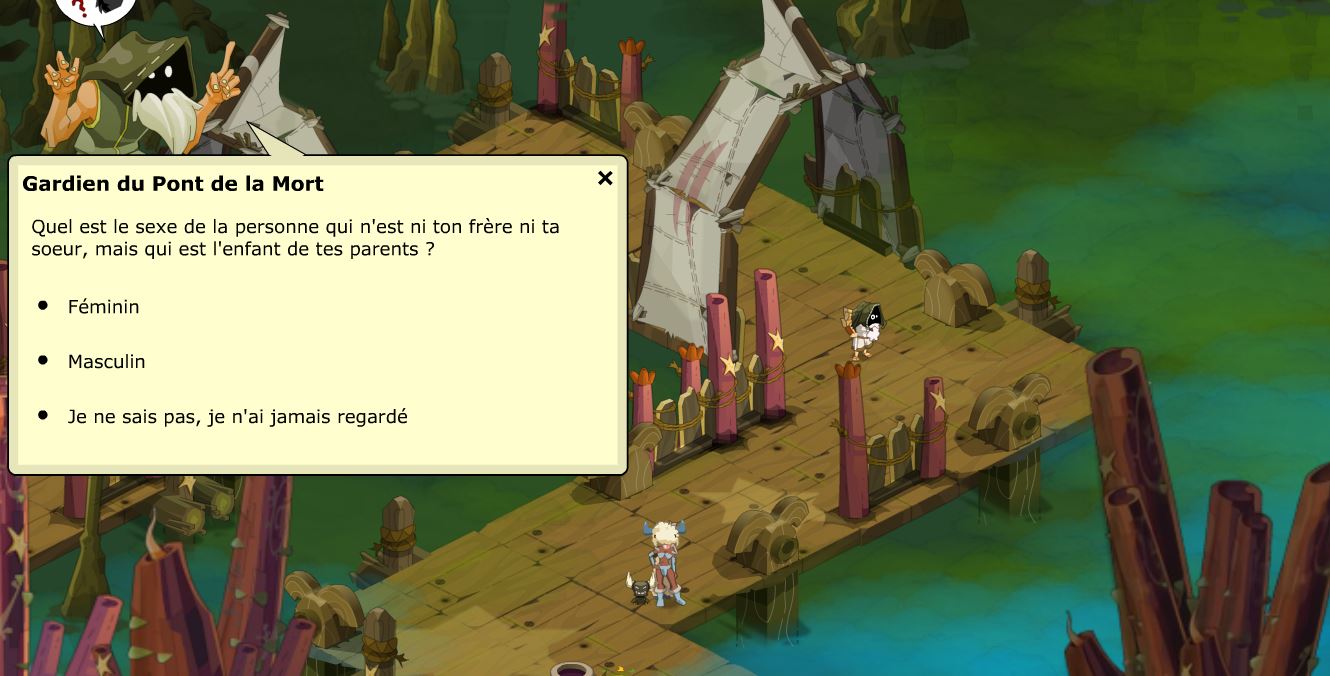Close the Gardien du Pont dialogue box

(x=605, y=178)
